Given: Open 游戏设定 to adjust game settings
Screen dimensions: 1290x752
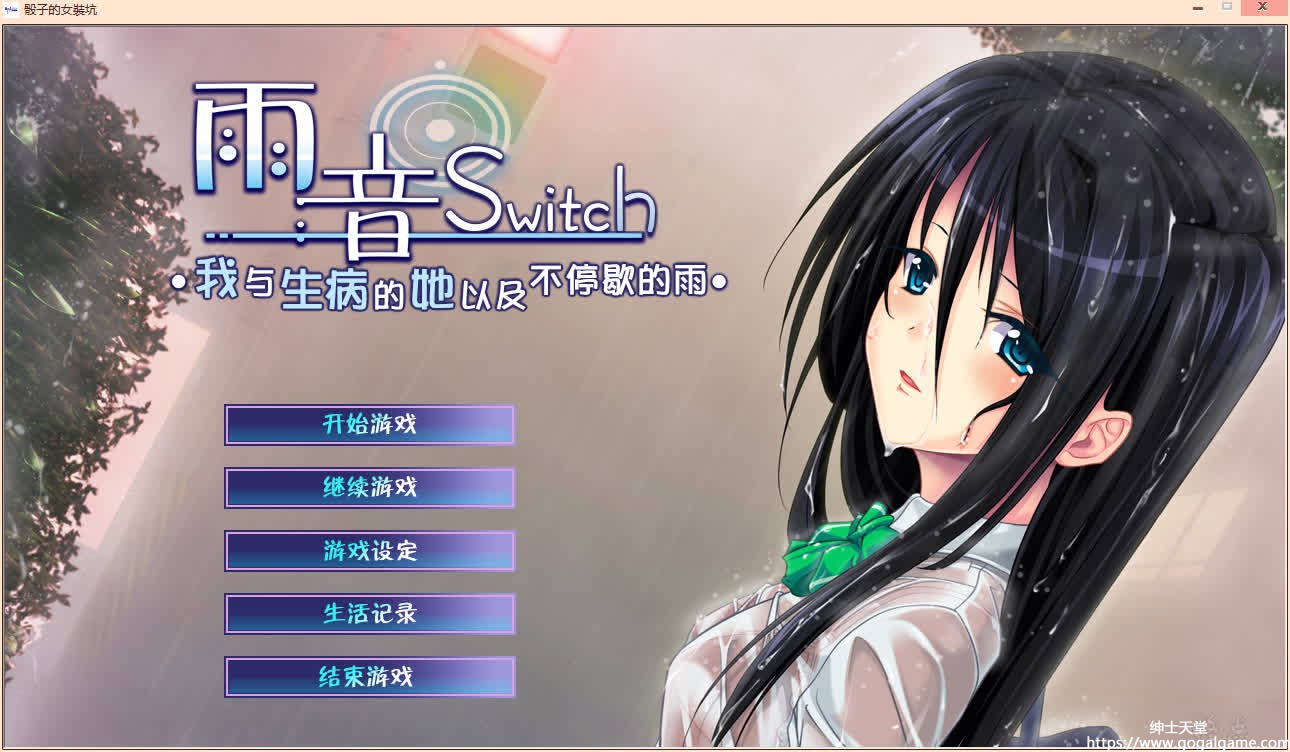Looking at the screenshot, I should (x=370, y=551).
